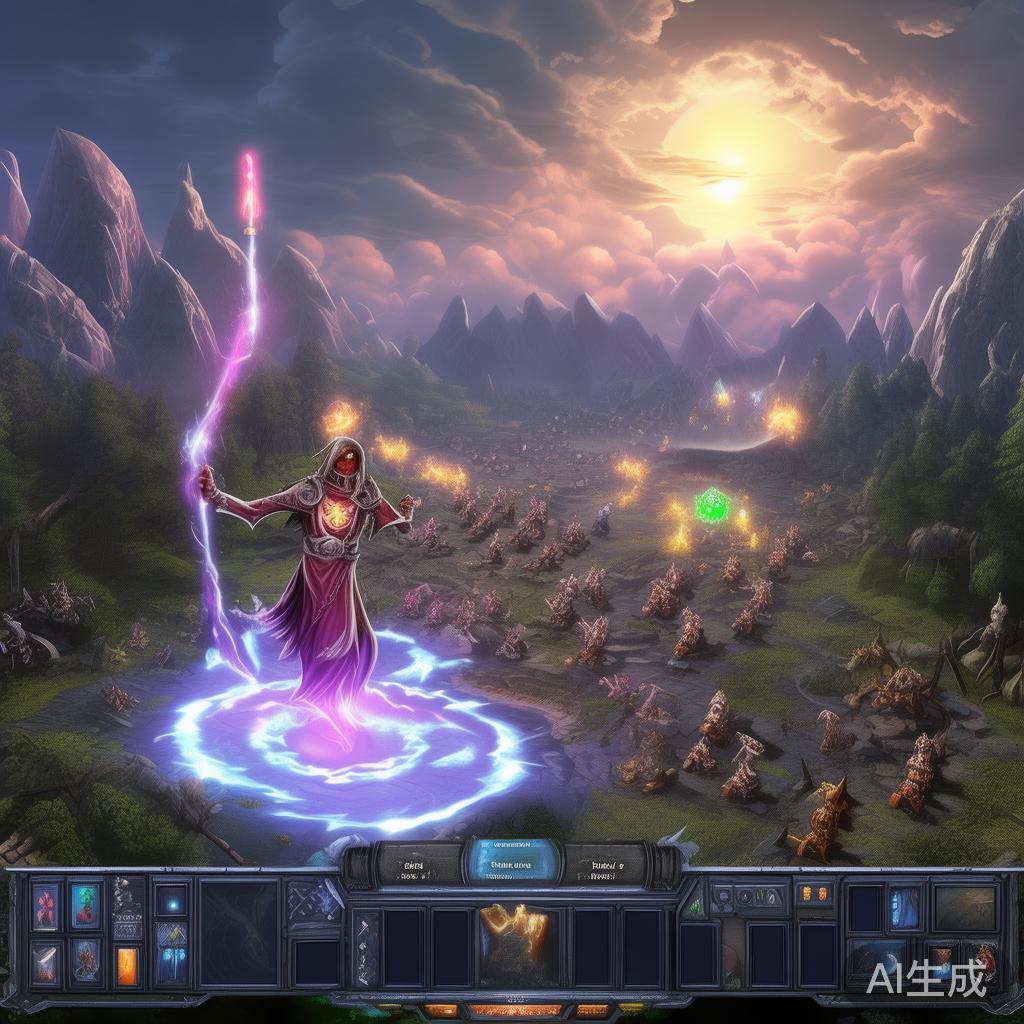Click the glowing orange flame slot

click(x=128, y=967)
